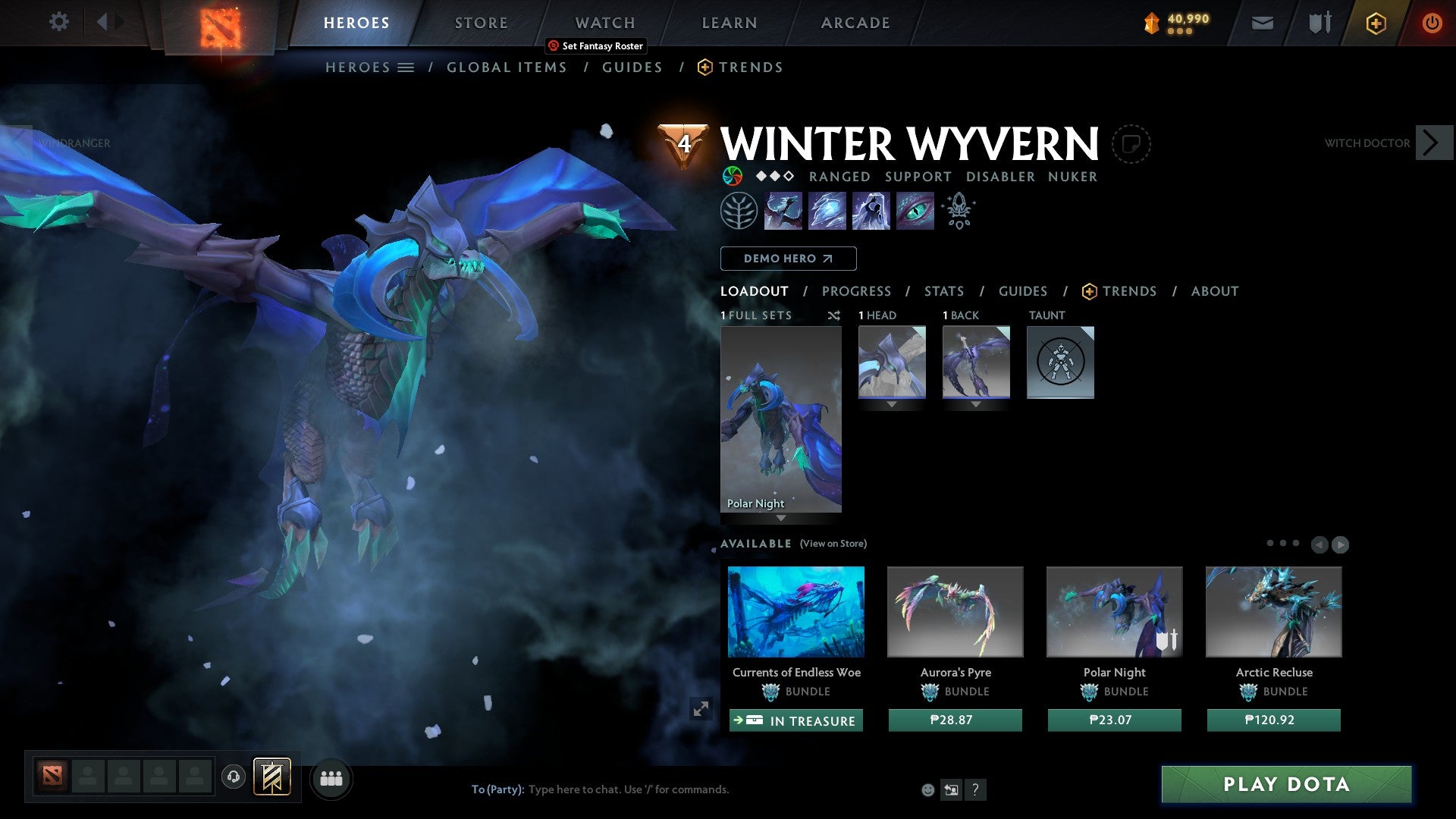Expand the Back slot item dropdown arrow
Screen dimensions: 1456x819
tap(976, 404)
